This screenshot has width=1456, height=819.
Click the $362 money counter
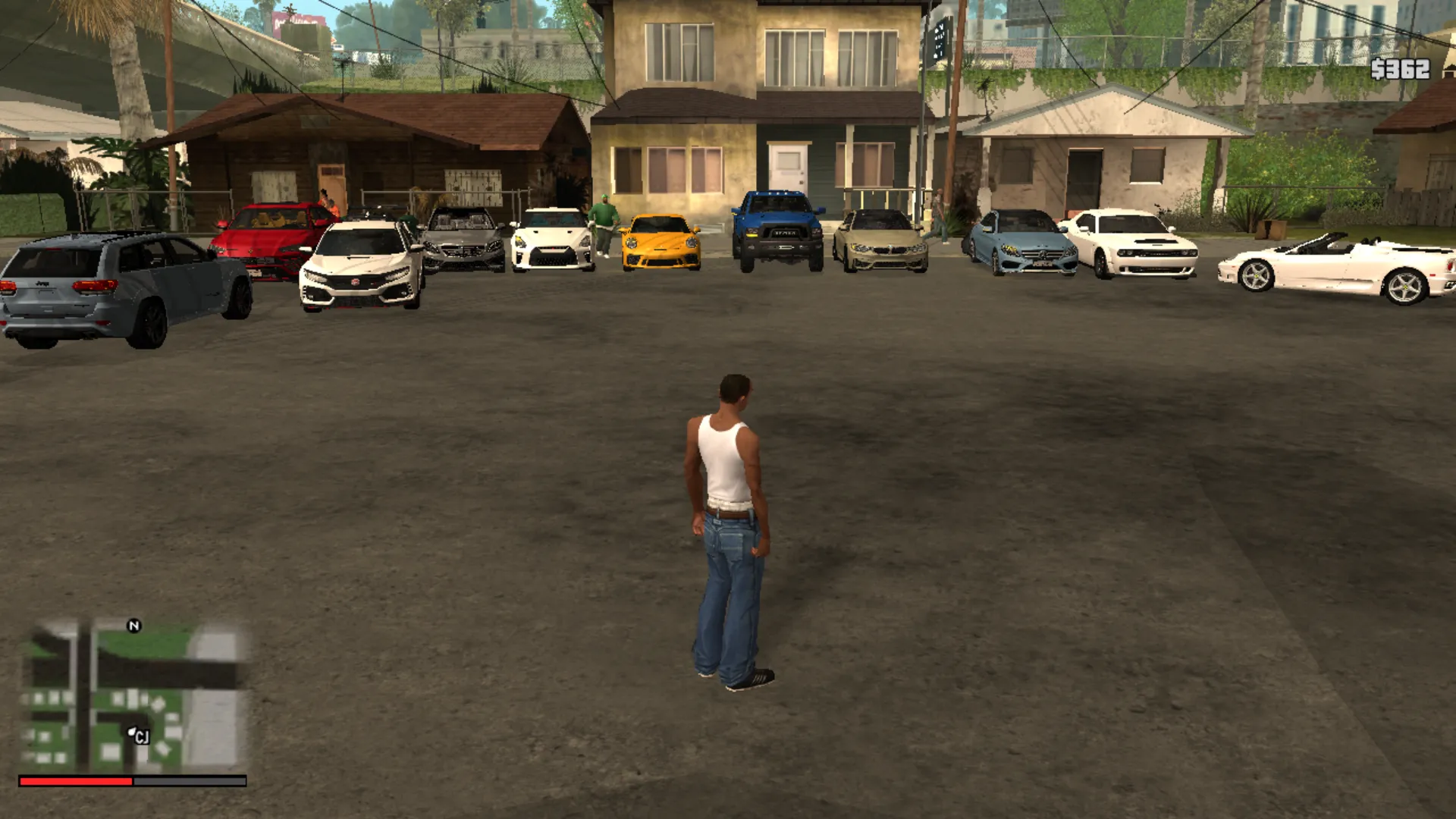coord(1399,72)
